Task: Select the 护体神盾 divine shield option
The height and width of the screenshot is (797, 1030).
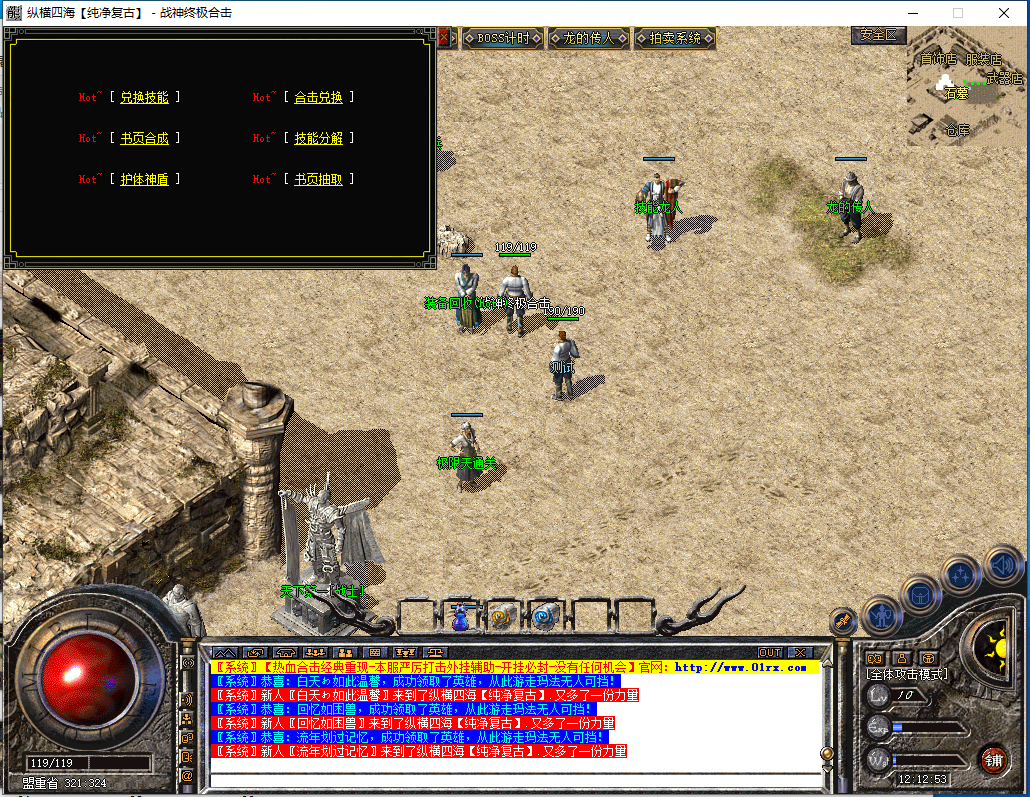Action: point(145,179)
